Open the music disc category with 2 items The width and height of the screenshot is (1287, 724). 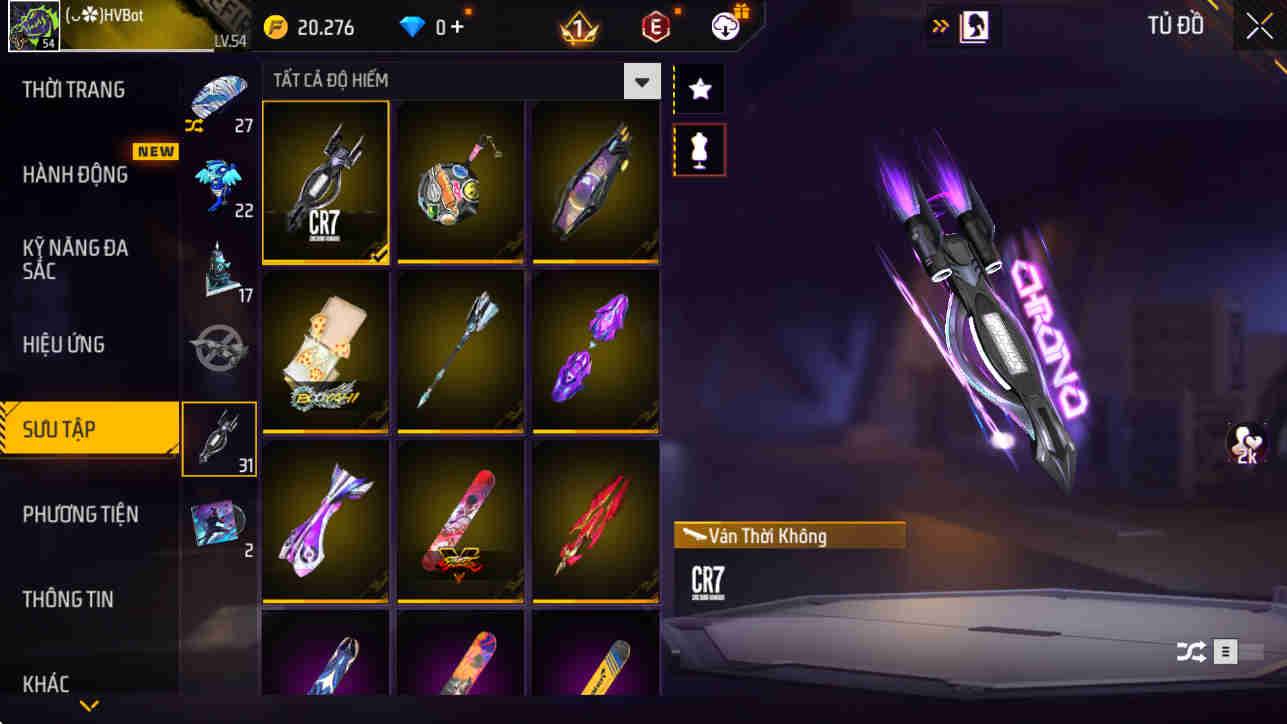tap(219, 525)
